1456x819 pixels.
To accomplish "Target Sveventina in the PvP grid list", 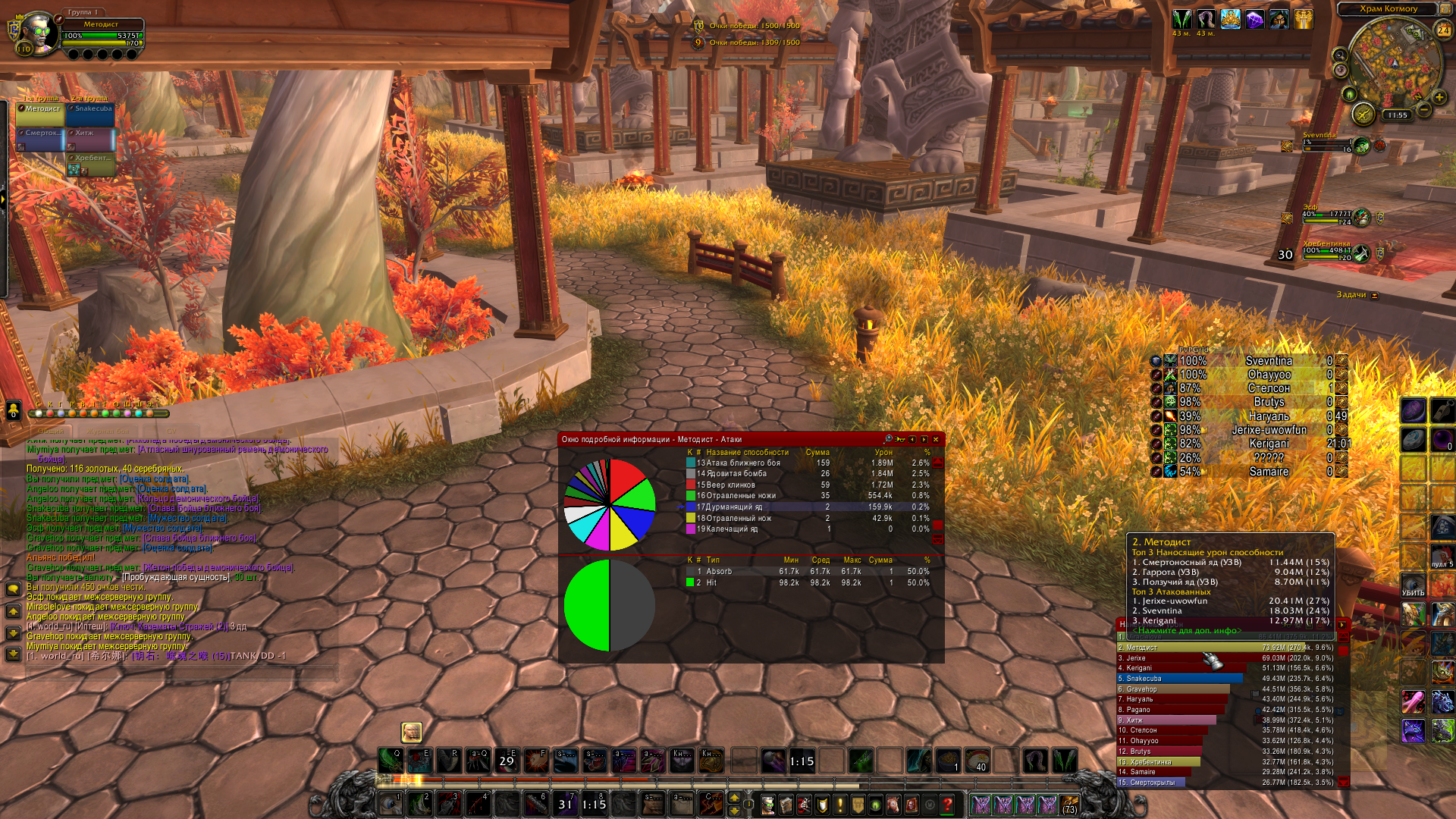I will [1269, 361].
